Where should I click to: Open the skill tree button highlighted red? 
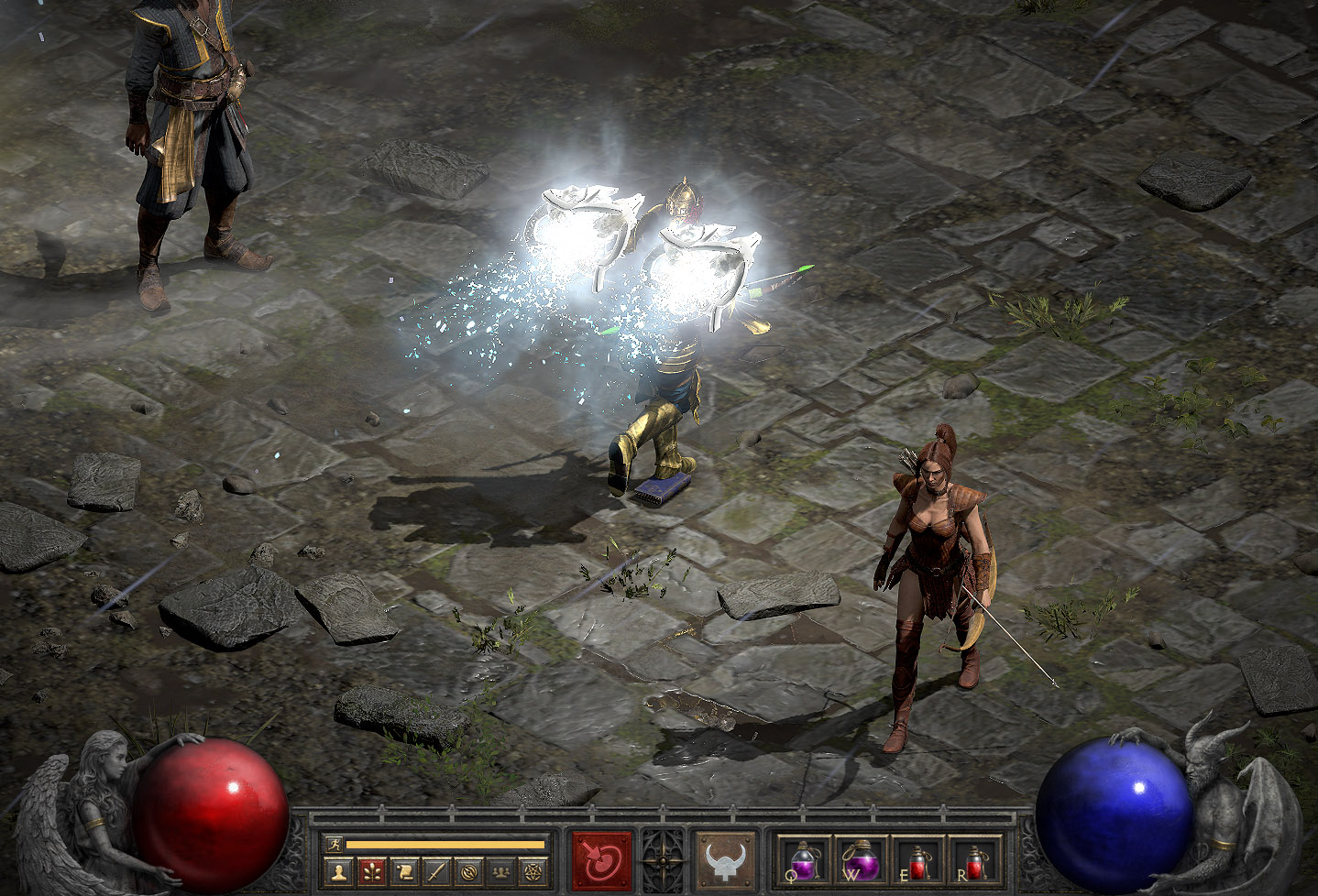pos(372,870)
